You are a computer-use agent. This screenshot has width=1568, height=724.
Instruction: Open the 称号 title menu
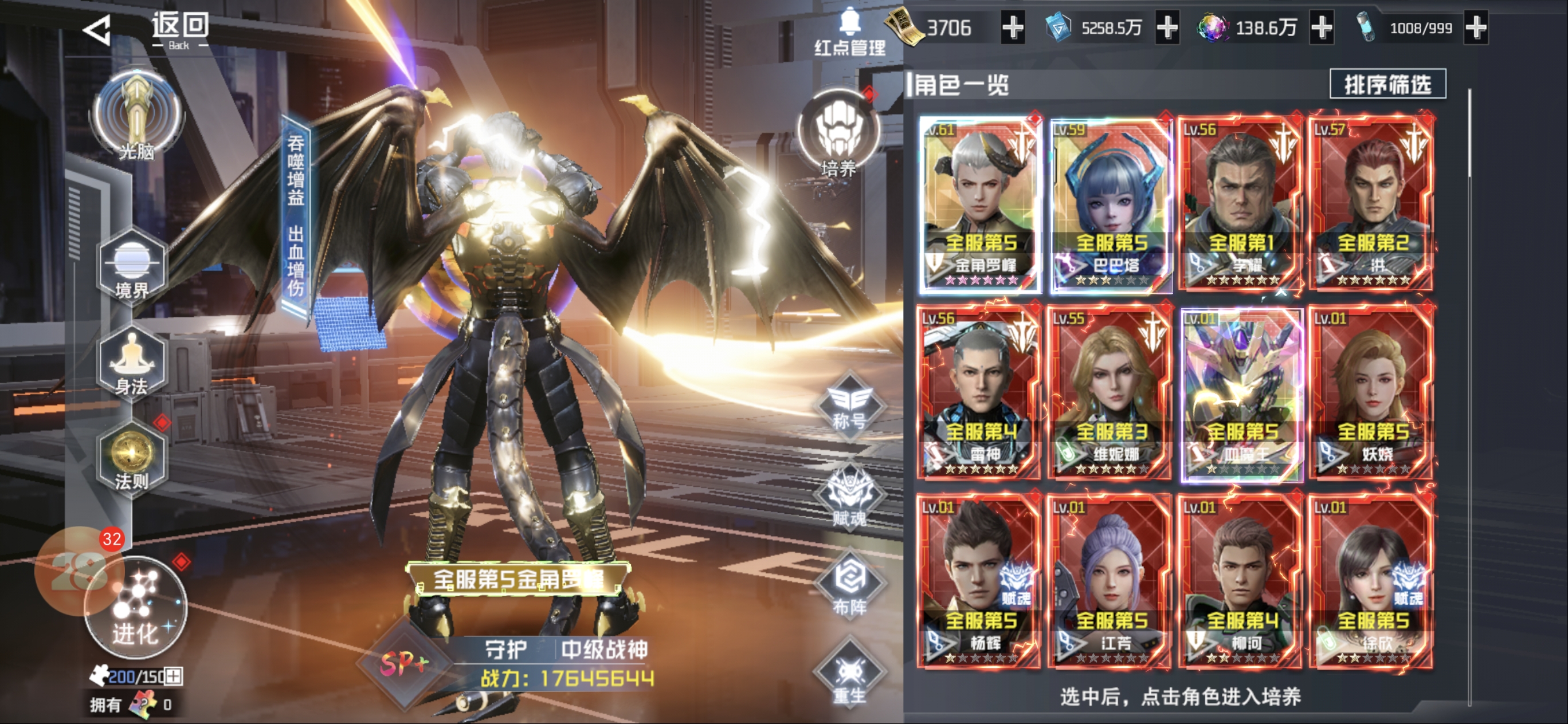pos(849,404)
